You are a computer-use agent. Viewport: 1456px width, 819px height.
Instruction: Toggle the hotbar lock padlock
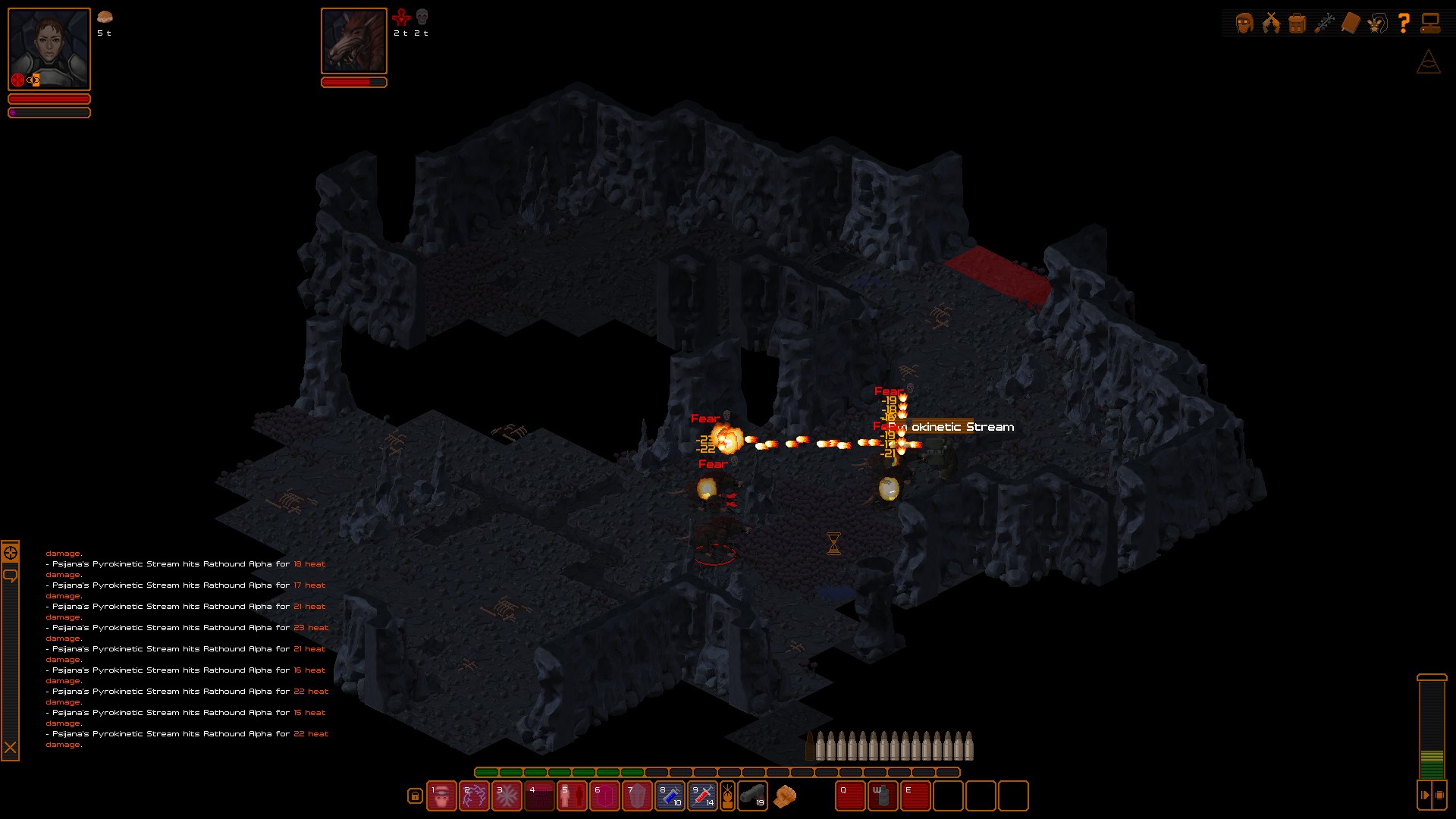415,796
